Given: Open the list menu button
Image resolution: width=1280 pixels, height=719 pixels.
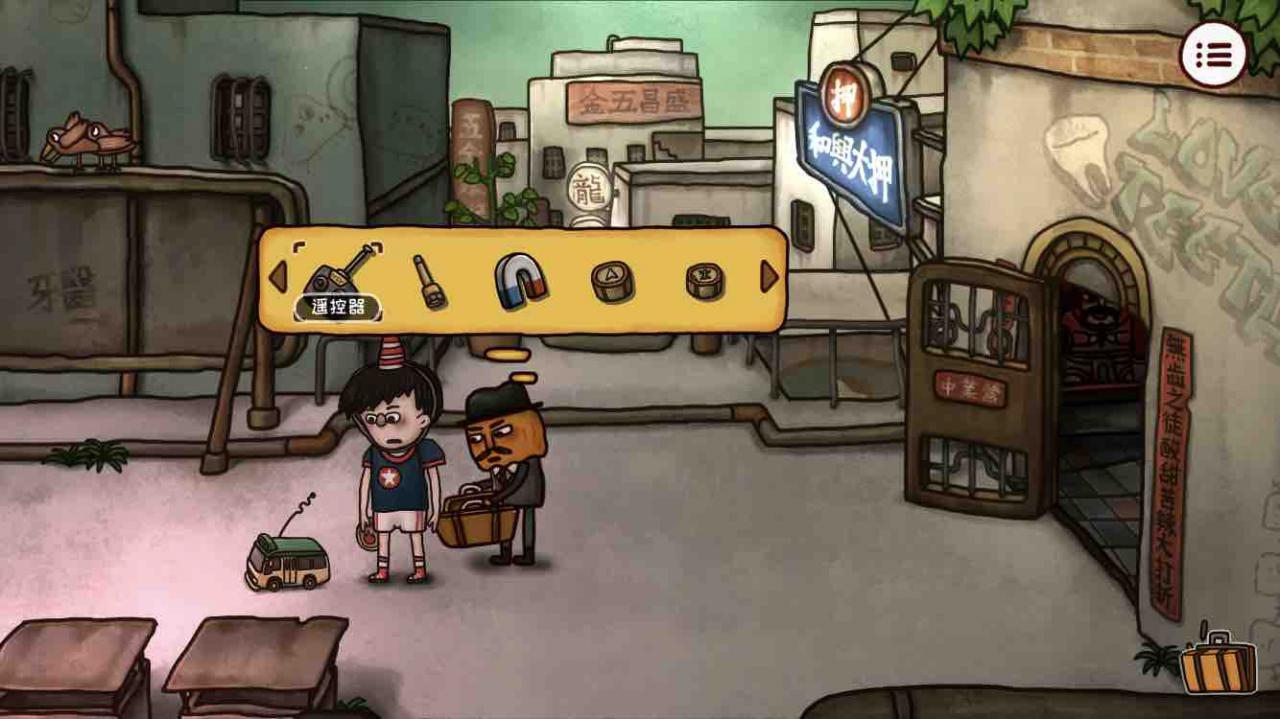Looking at the screenshot, I should pyautogui.click(x=1213, y=54).
